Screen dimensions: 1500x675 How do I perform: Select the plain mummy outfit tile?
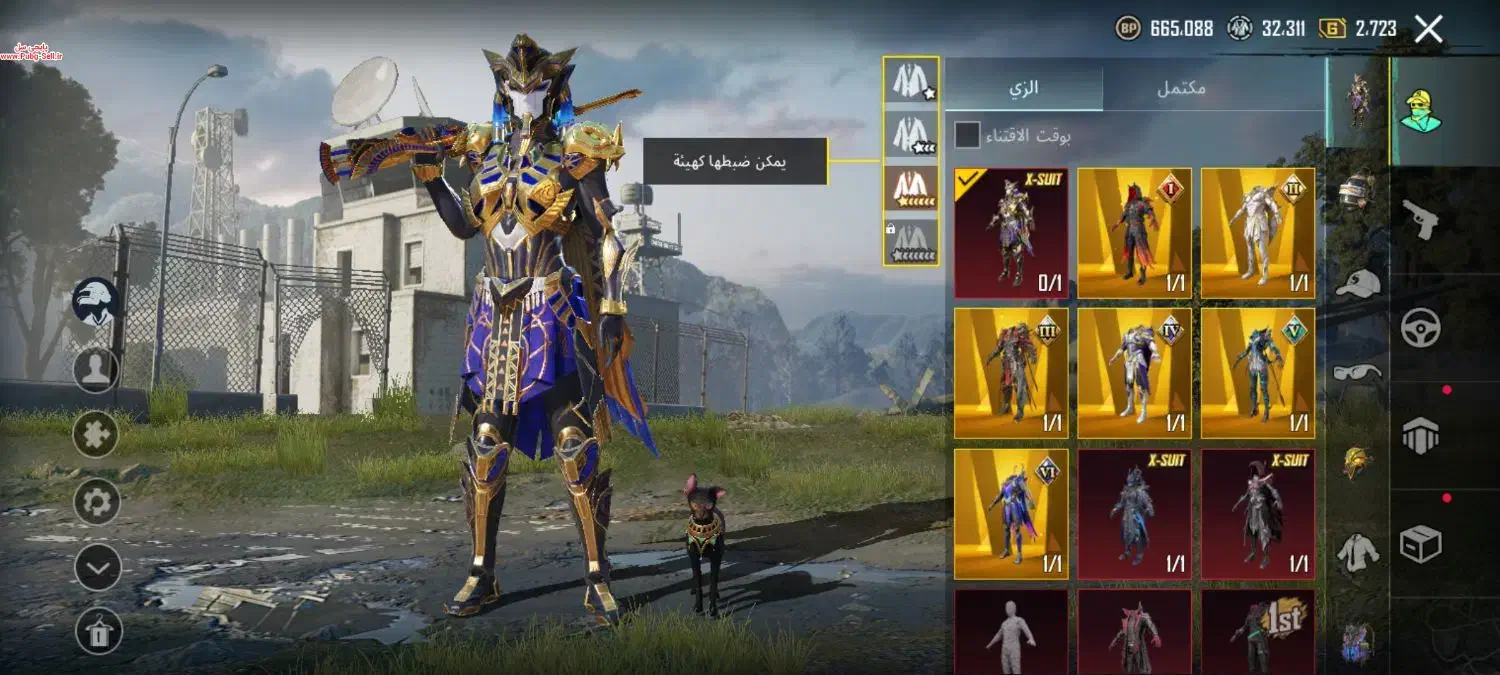coord(1011,632)
